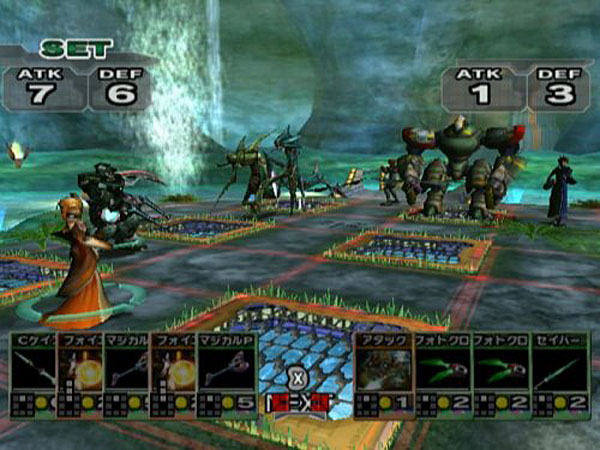This screenshot has width=600, height=450.
Task: Pick the アタック action card
Action: coord(383,375)
